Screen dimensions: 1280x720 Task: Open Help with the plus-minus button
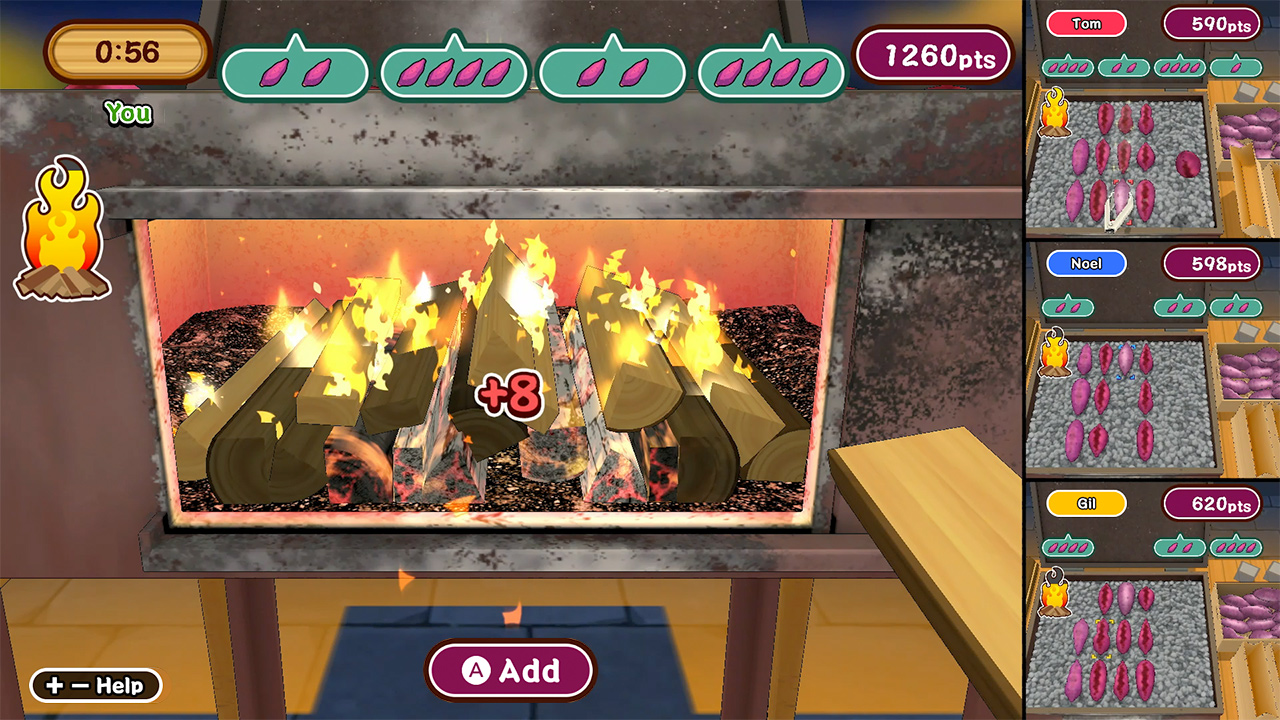(x=93, y=685)
